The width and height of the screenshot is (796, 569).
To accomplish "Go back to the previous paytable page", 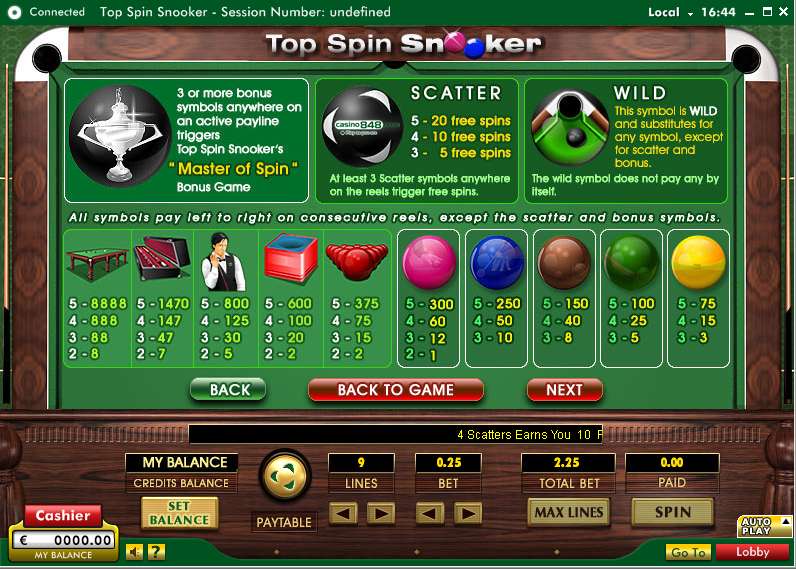I will tap(228, 390).
